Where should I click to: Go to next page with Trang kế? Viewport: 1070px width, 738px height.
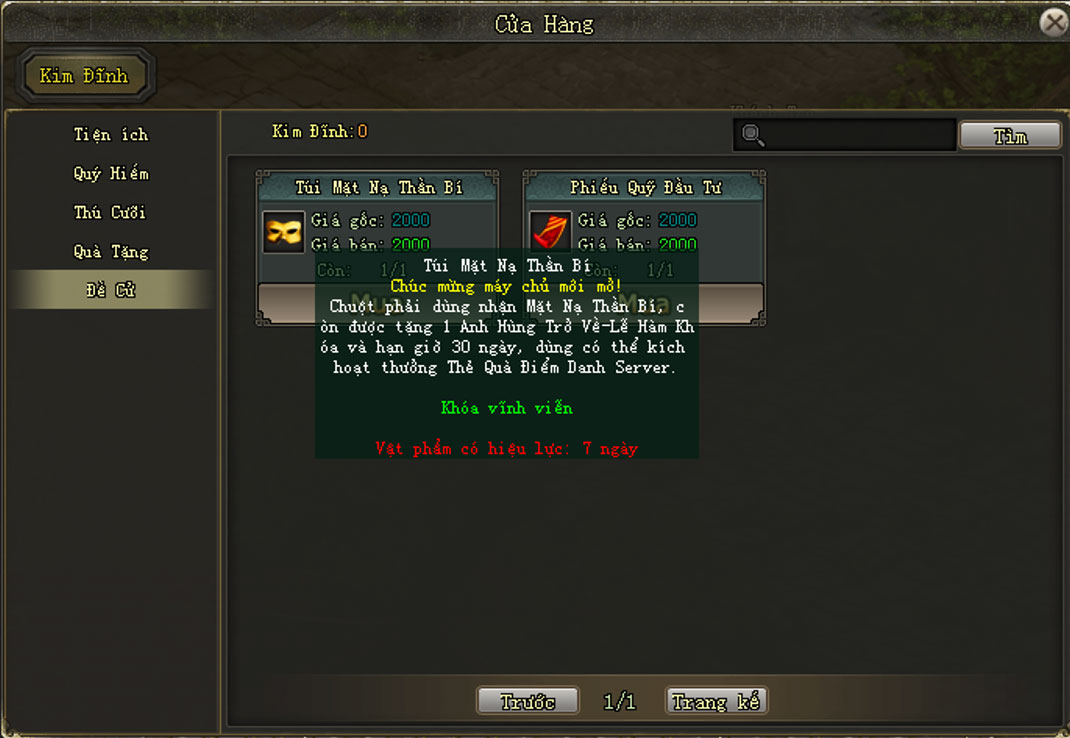716,701
